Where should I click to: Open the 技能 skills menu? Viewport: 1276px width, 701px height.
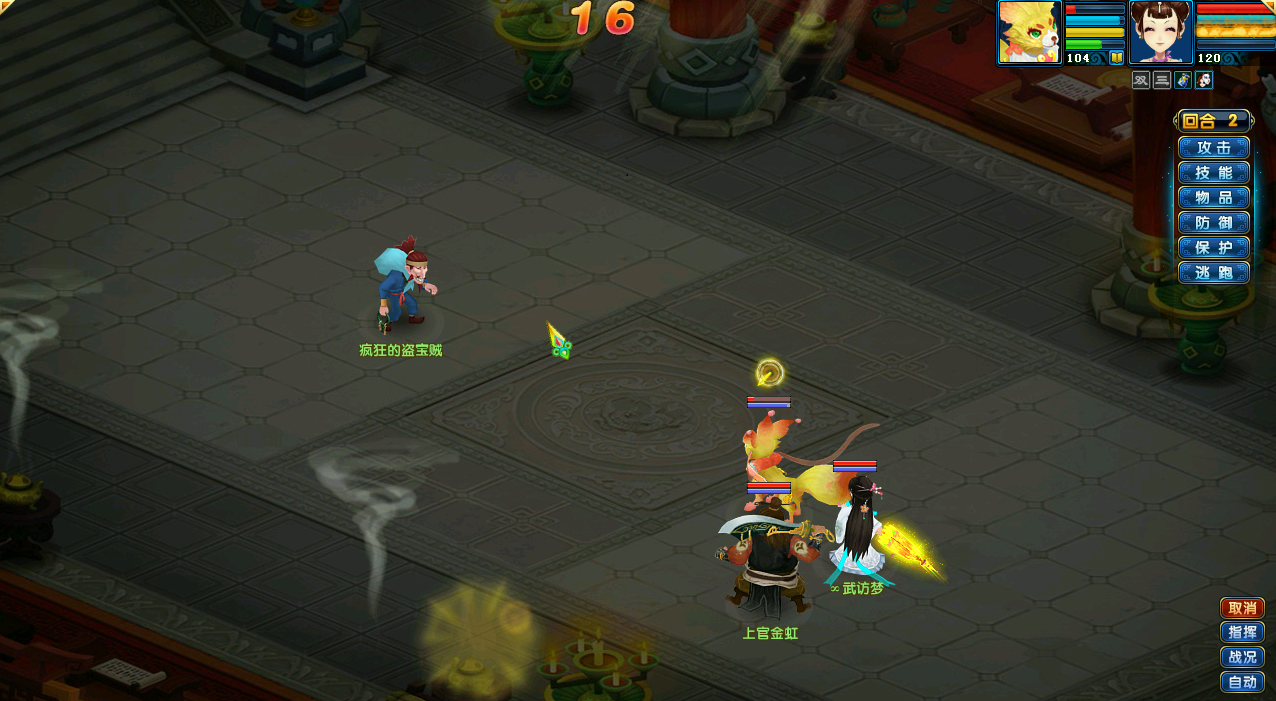point(1213,172)
